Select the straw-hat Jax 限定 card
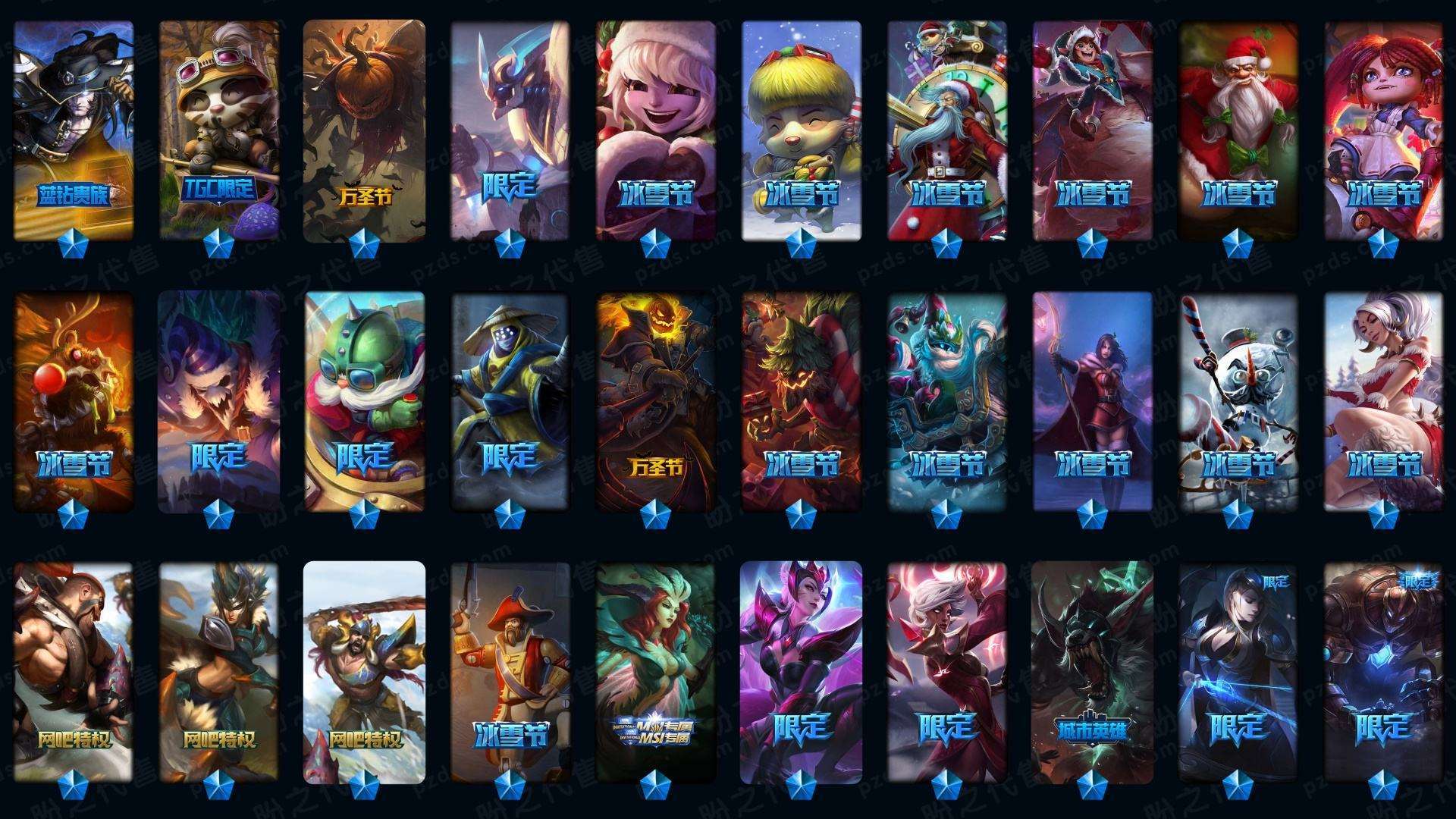This screenshot has width=1456, height=819. click(510, 402)
